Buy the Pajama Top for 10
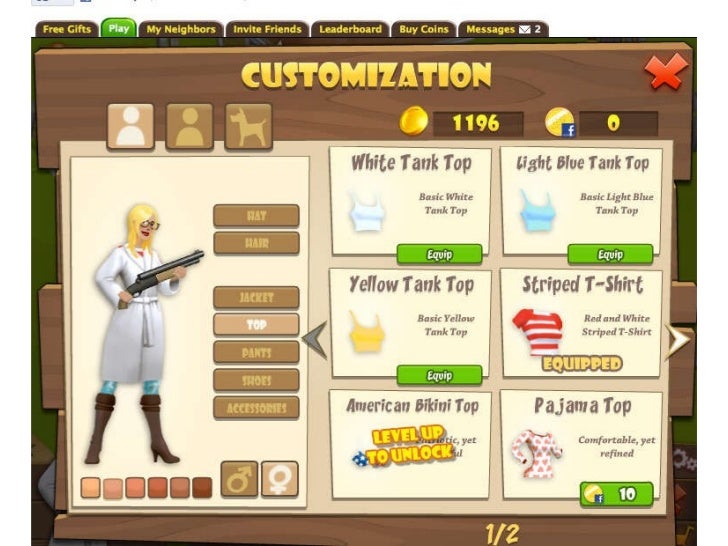728x546 pixels. point(615,494)
